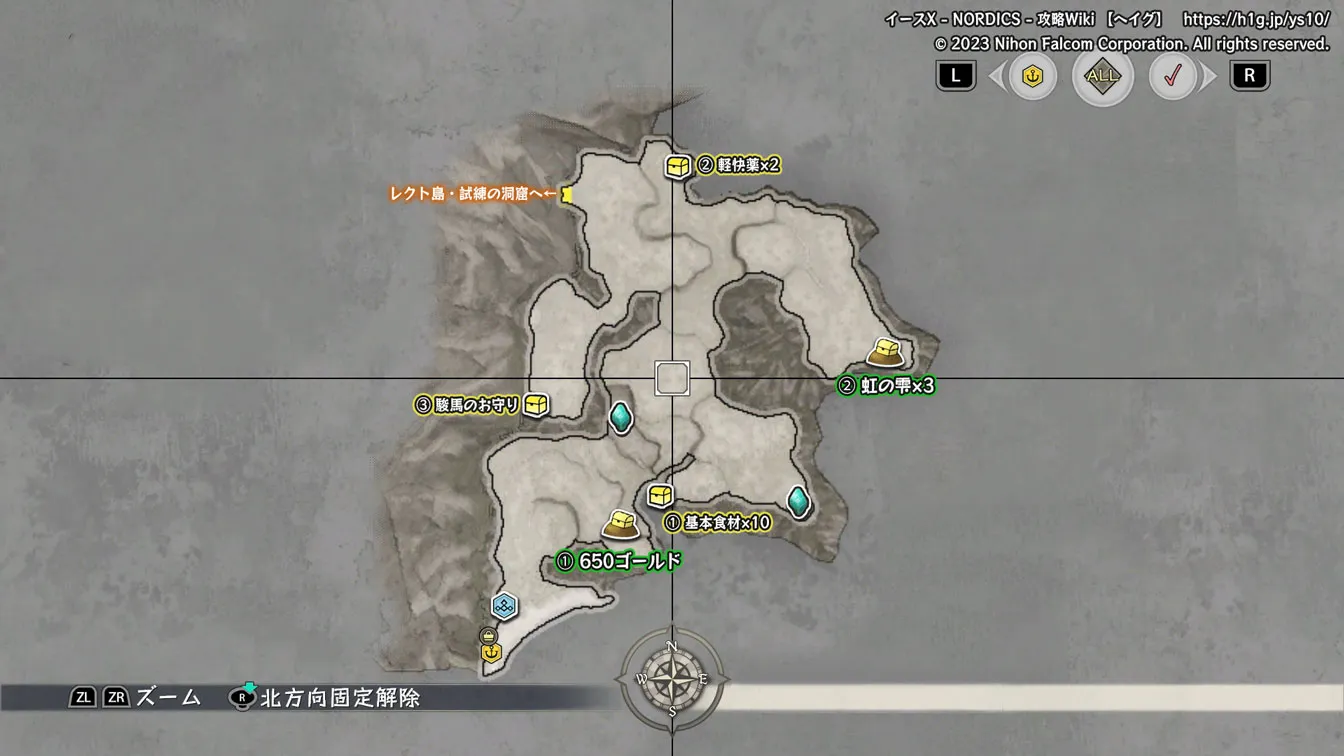Viewport: 1344px width, 756px height.
Task: Select the anchor landmark filter icon
Action: [1033, 75]
